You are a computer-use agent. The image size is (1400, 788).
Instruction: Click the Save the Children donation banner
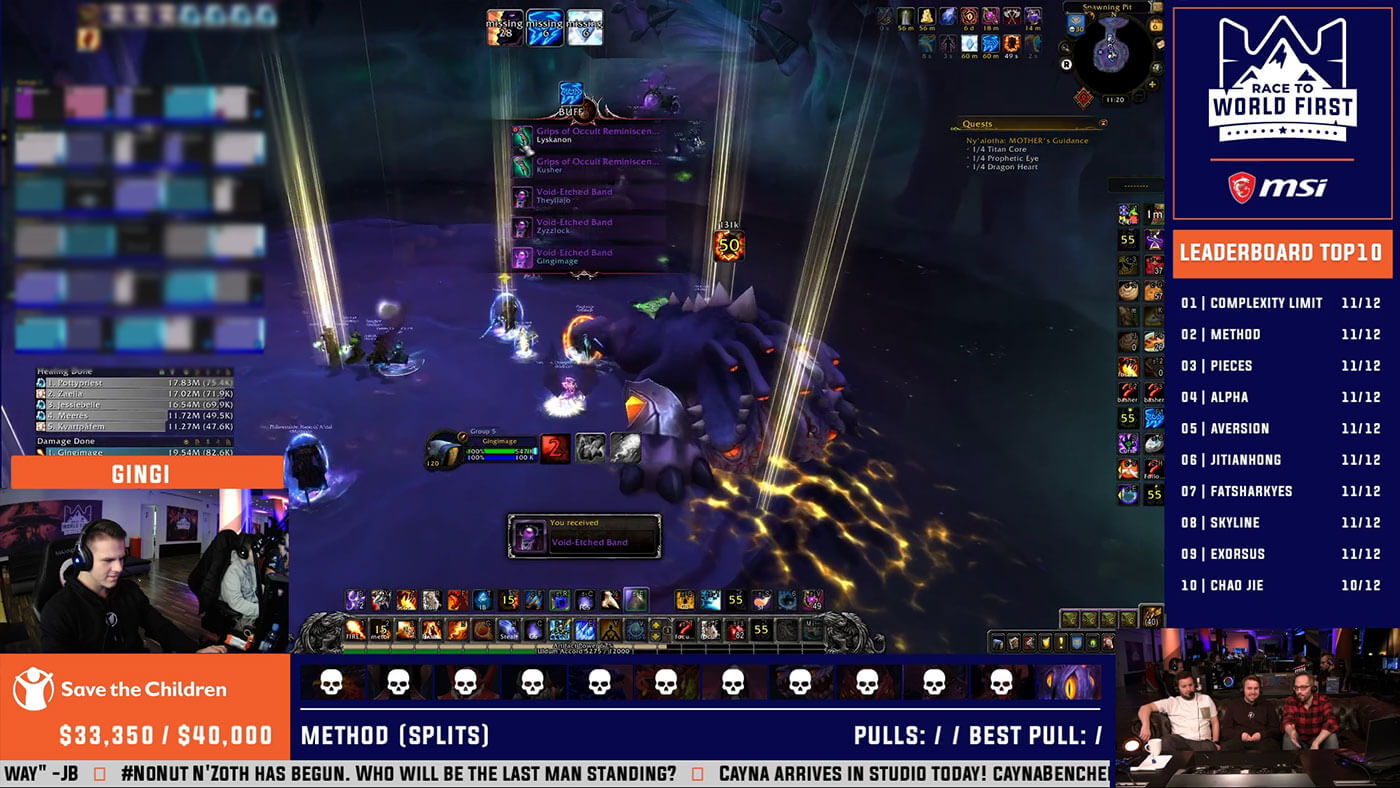coord(144,708)
